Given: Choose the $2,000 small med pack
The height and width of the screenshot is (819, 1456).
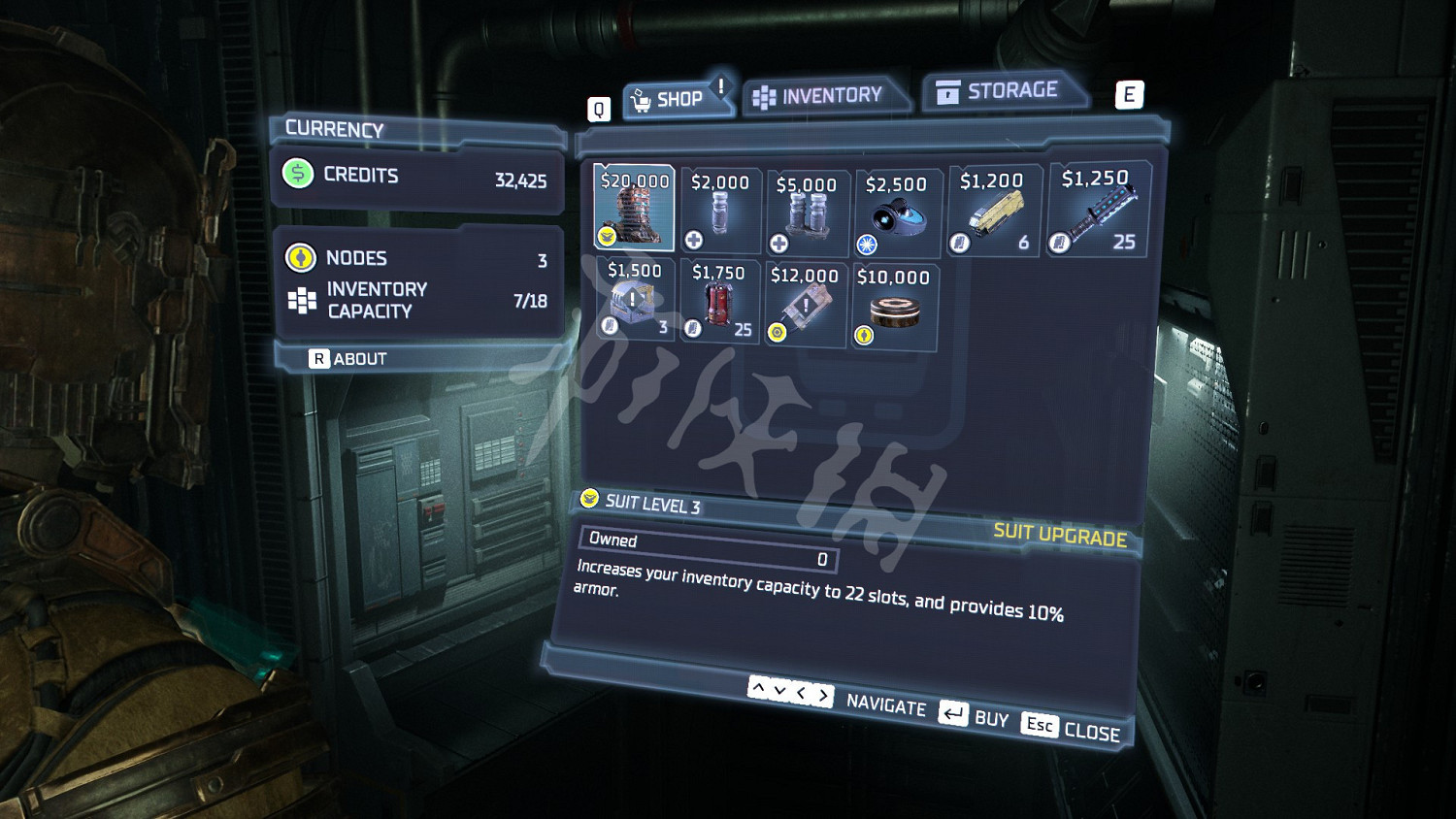Looking at the screenshot, I should pos(719,211).
